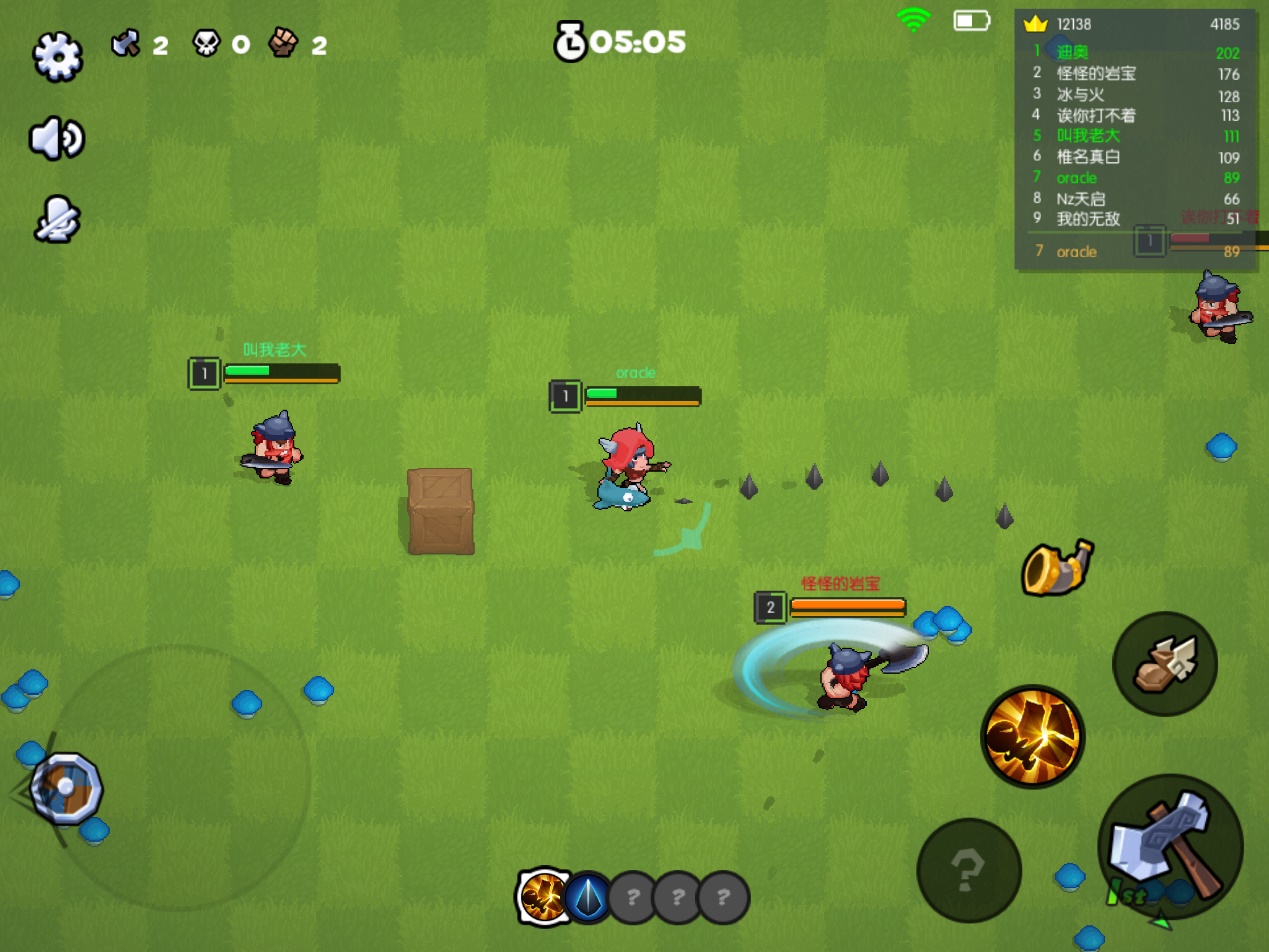Toggle the speaker sound icon
Screen dimensions: 1269x952
[56, 138]
